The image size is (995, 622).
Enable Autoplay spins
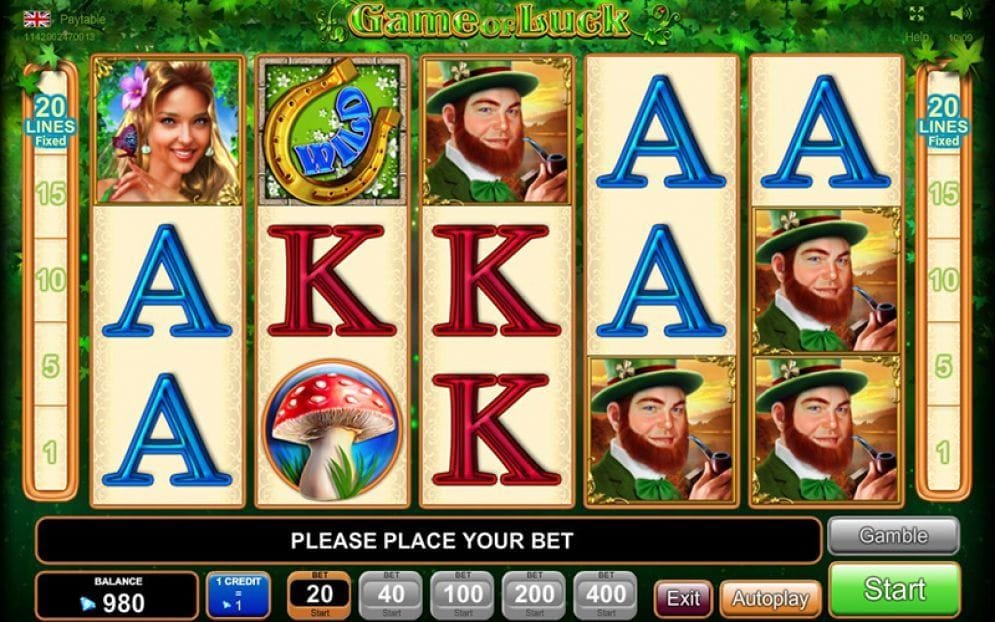point(769,599)
